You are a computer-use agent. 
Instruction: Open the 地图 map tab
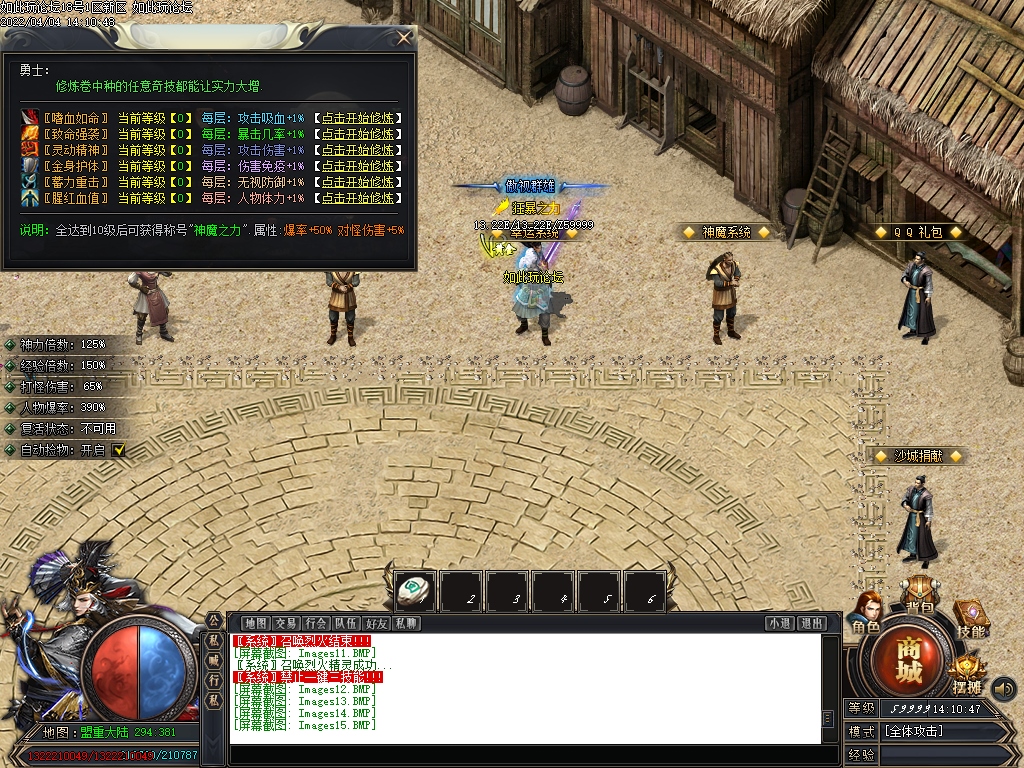point(255,623)
